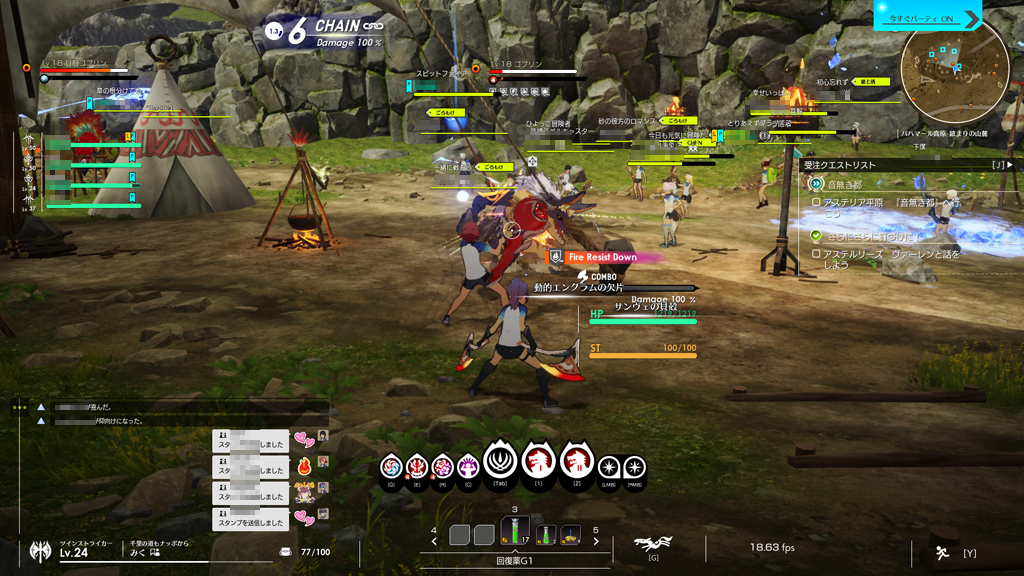Open the bag capacity icon showing 77/100
Screen dimensions: 1024x576
click(x=286, y=552)
